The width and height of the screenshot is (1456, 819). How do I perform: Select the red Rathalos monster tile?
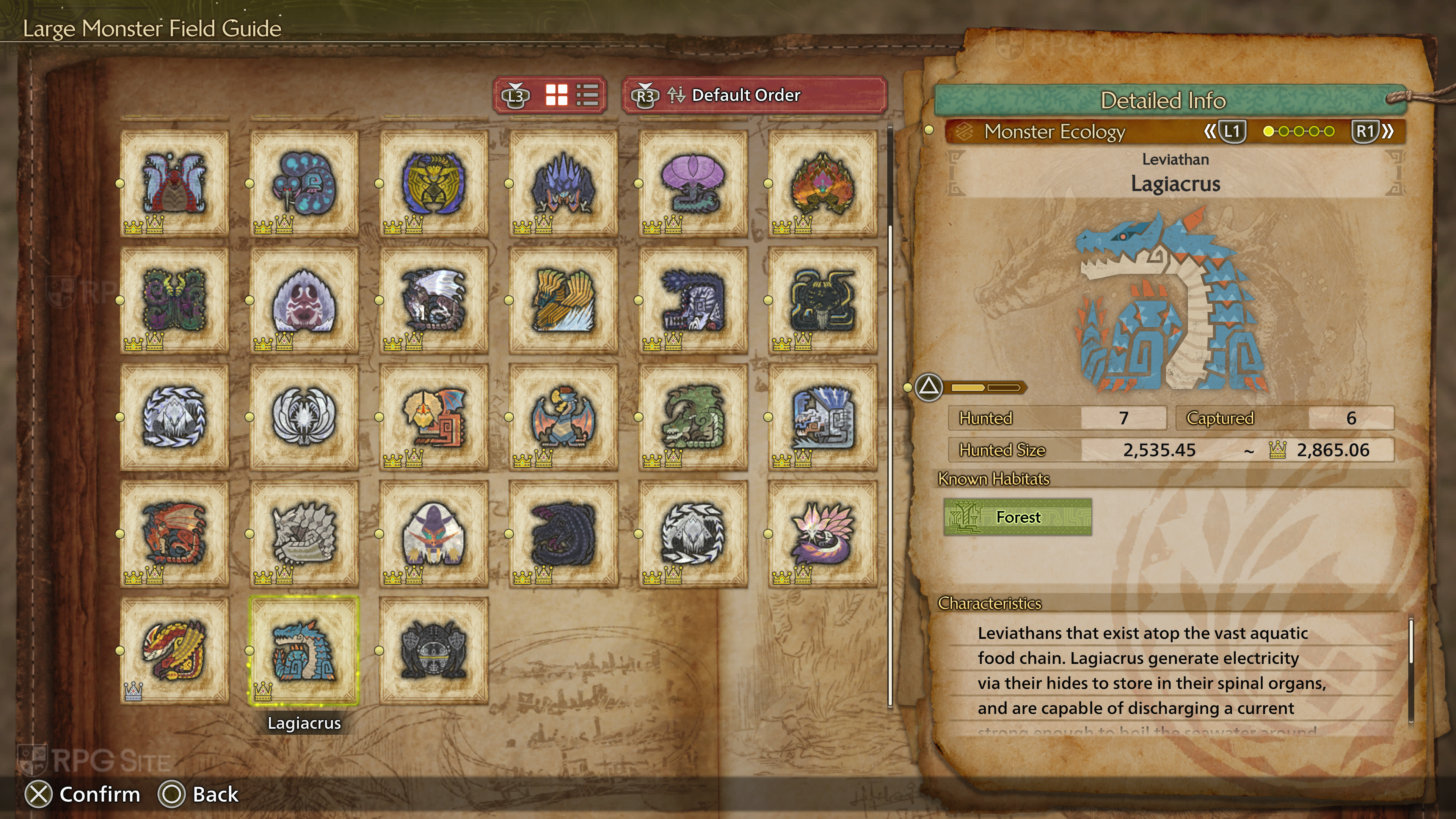tap(174, 533)
